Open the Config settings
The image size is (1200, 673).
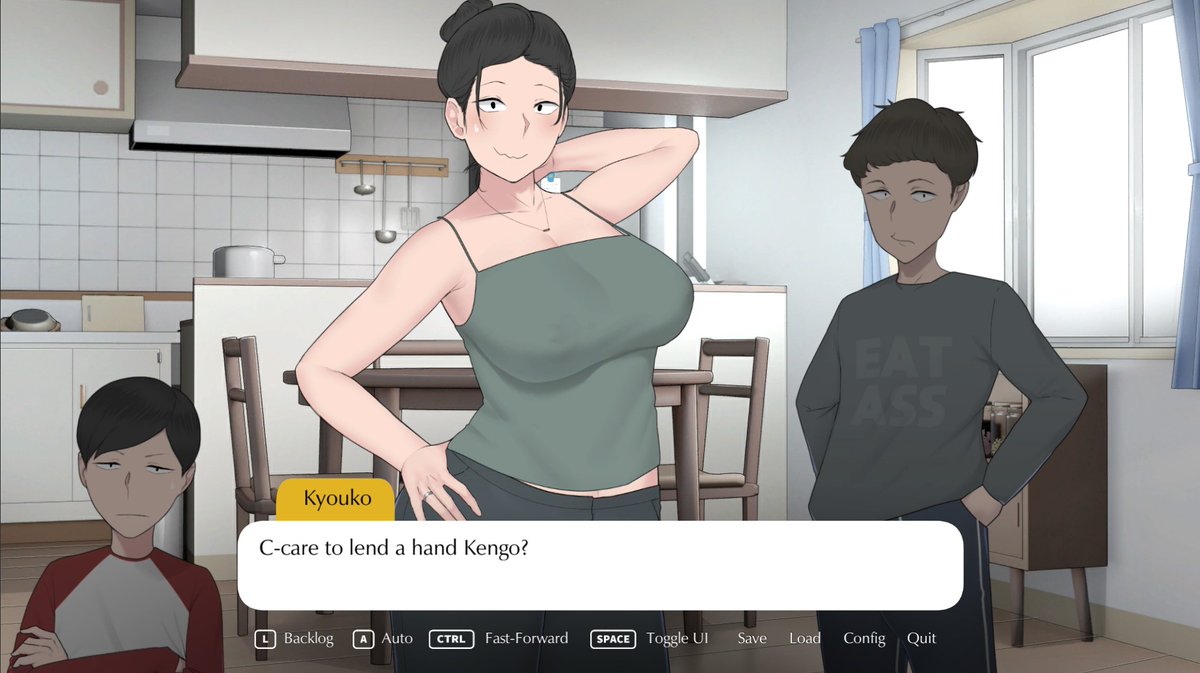864,638
